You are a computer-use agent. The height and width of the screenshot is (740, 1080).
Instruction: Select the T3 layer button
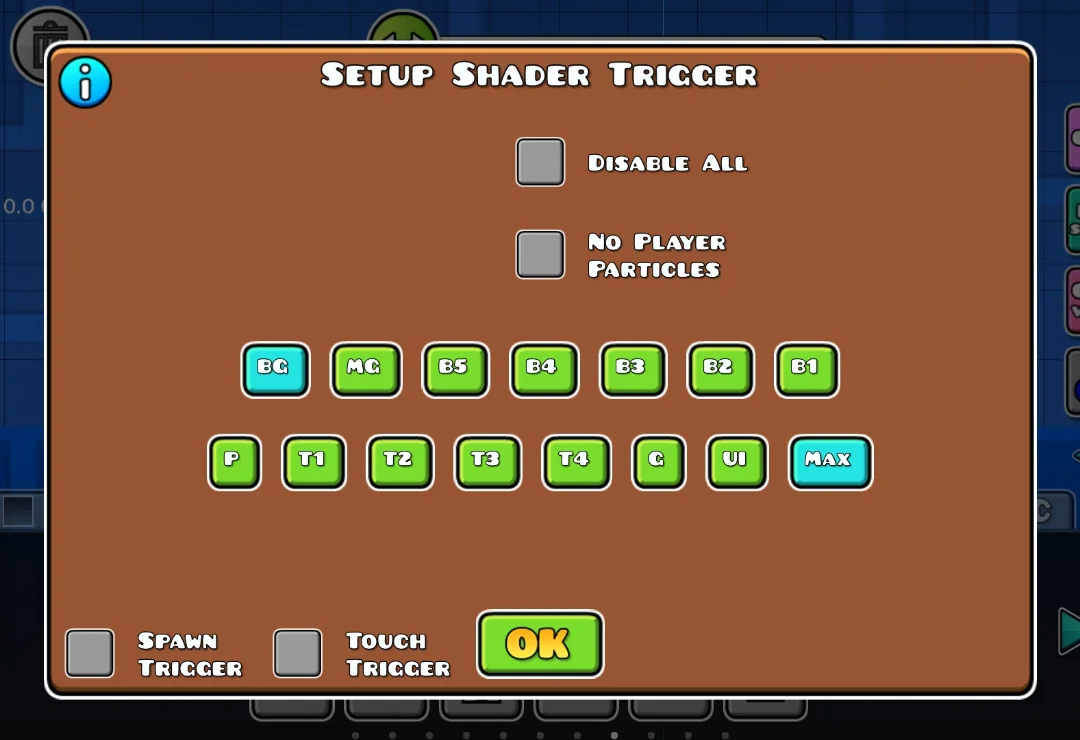(x=487, y=462)
